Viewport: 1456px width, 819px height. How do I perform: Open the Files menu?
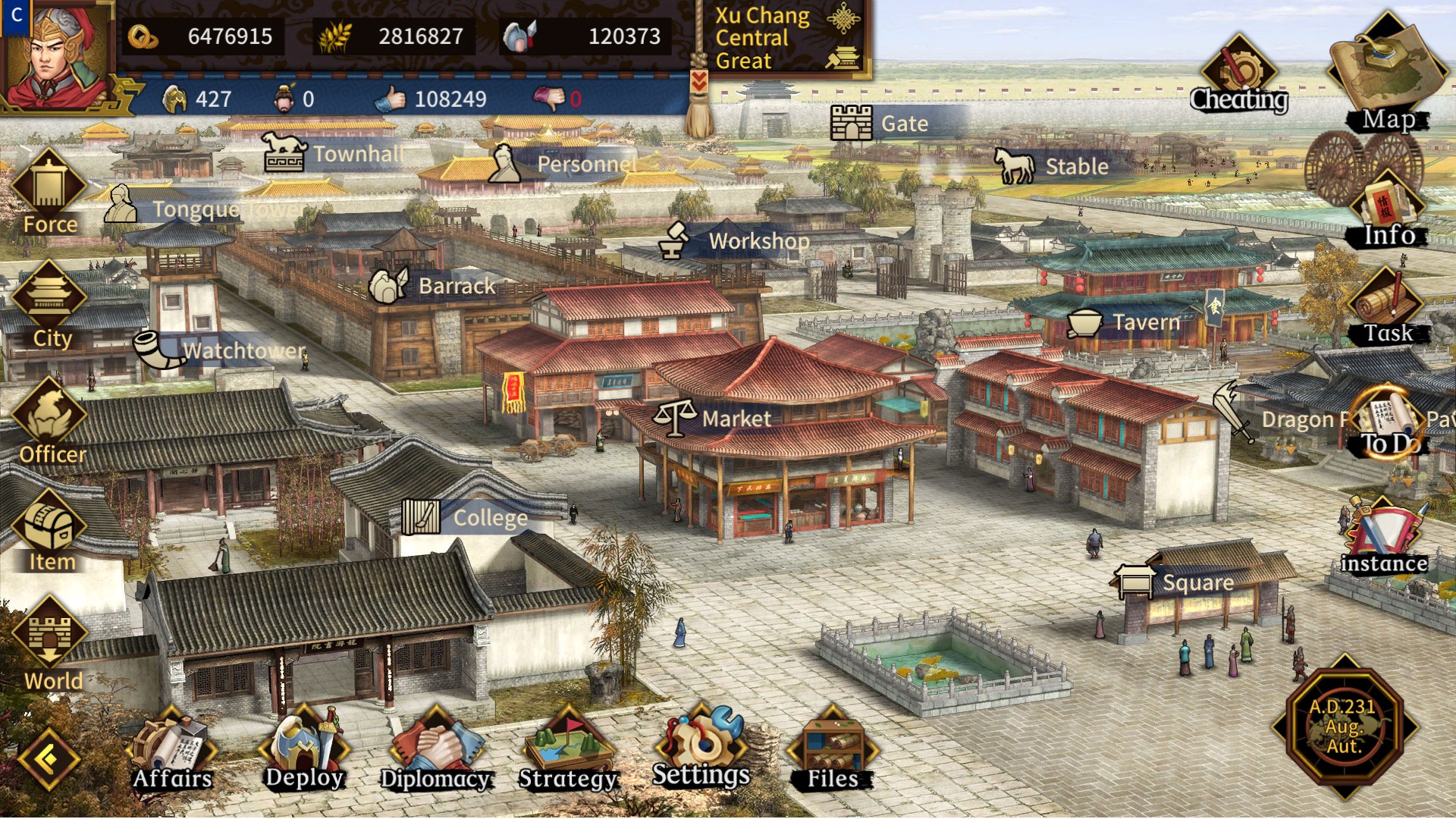(x=833, y=749)
